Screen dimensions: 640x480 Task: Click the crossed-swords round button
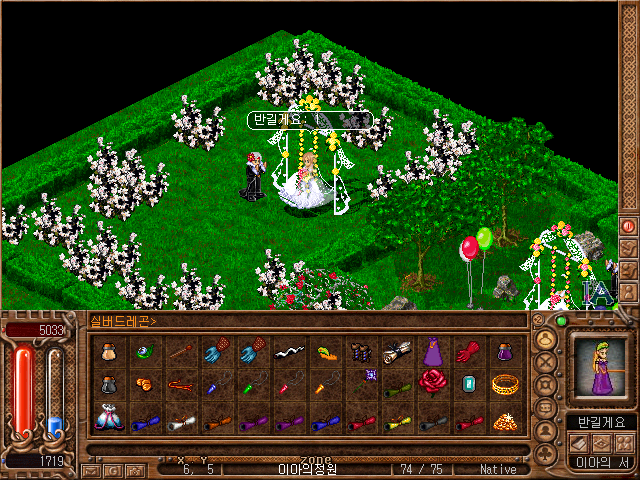click(x=546, y=362)
